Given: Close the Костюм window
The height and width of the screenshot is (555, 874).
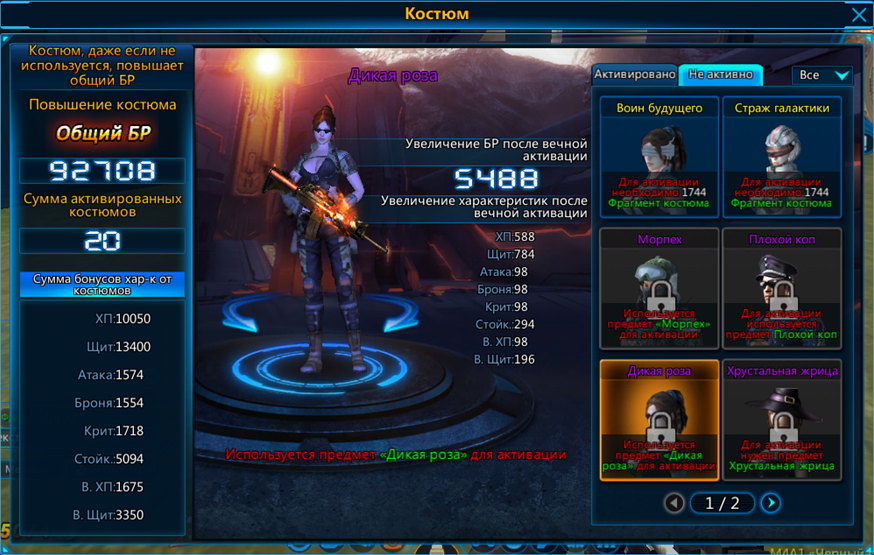Looking at the screenshot, I should pos(858,15).
